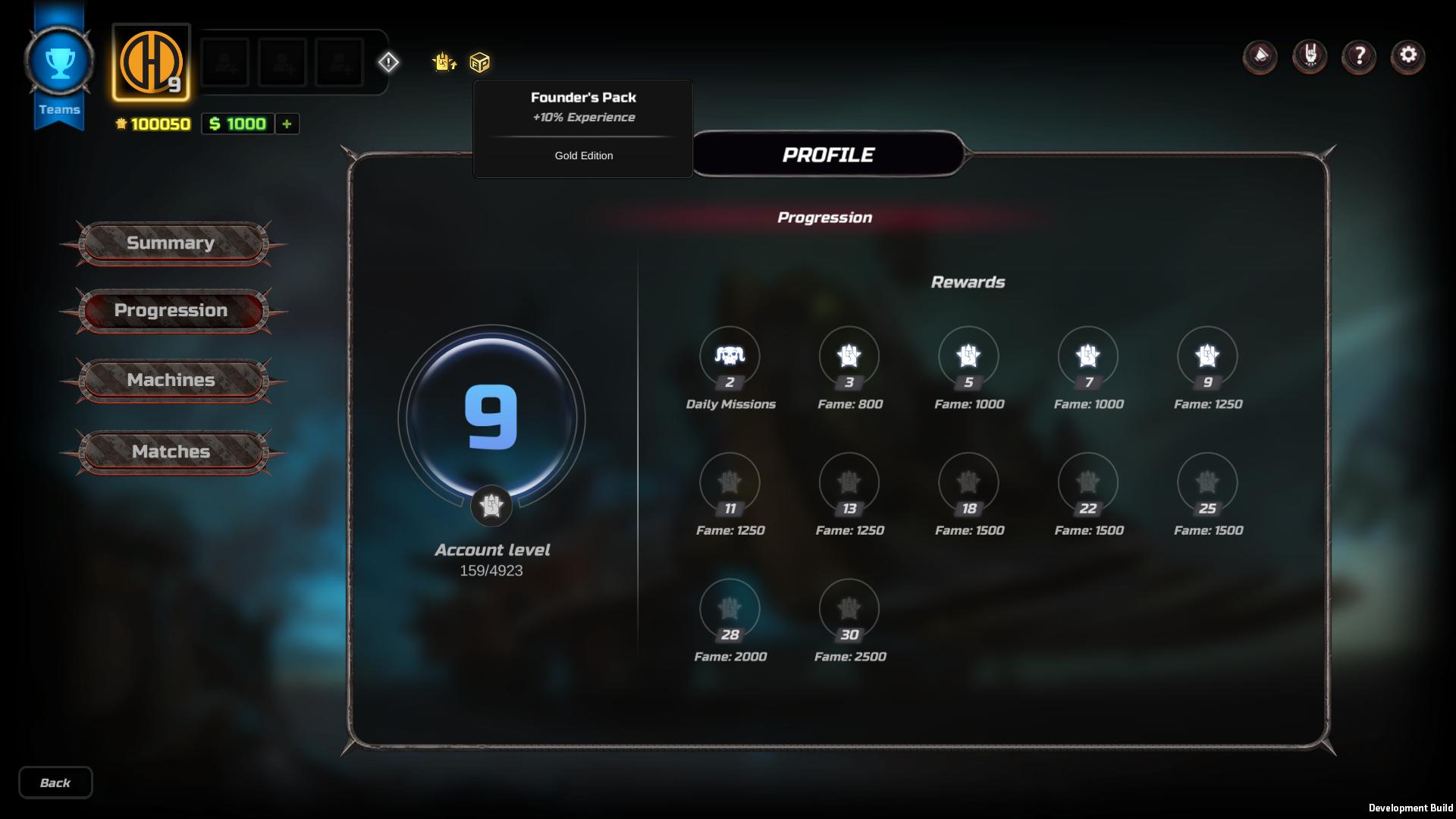Image resolution: width=1456 pixels, height=819 pixels.
Task: Open the Summary tab
Action: click(x=171, y=243)
